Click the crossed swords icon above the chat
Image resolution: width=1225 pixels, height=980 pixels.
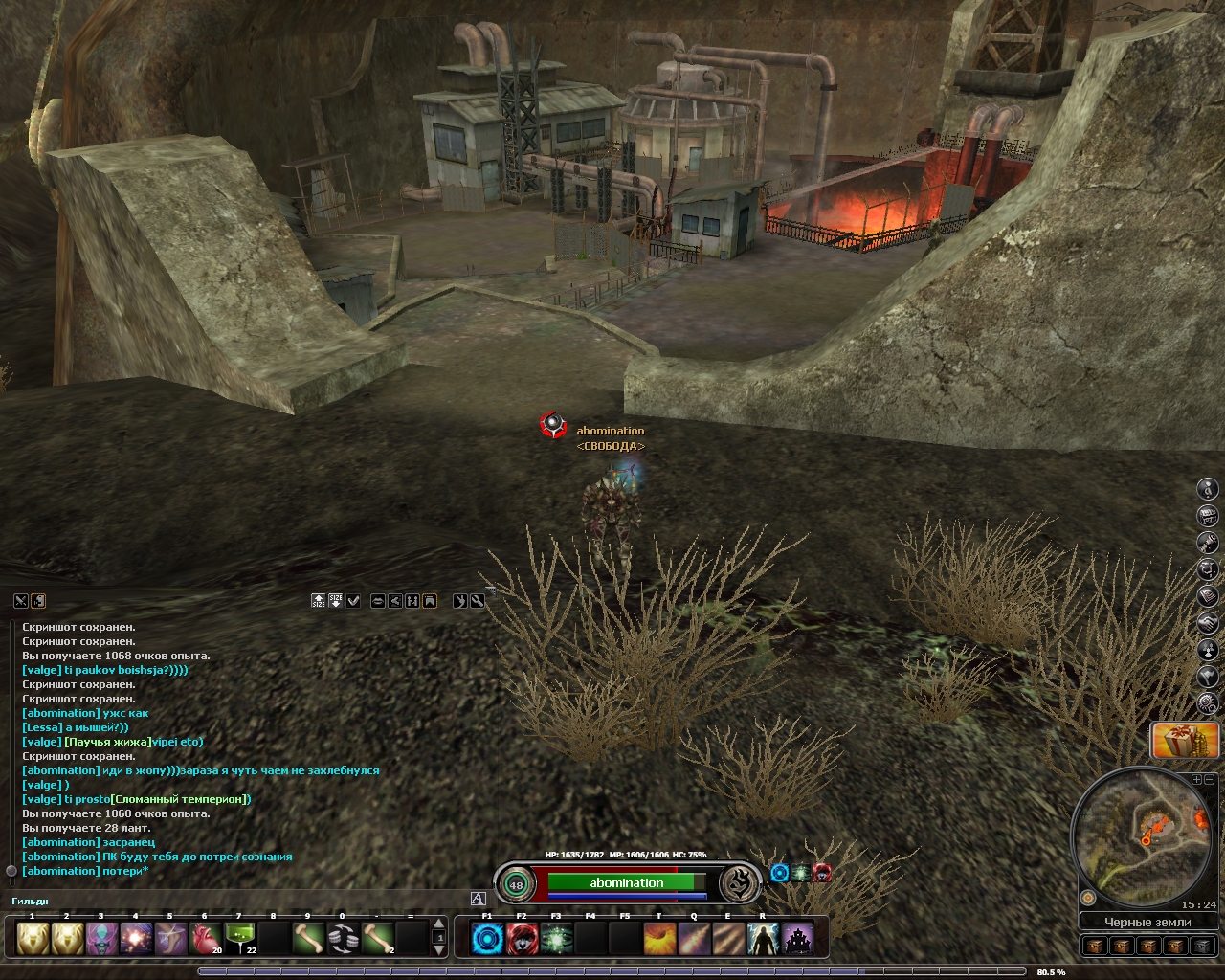pyautogui.click(x=20, y=601)
